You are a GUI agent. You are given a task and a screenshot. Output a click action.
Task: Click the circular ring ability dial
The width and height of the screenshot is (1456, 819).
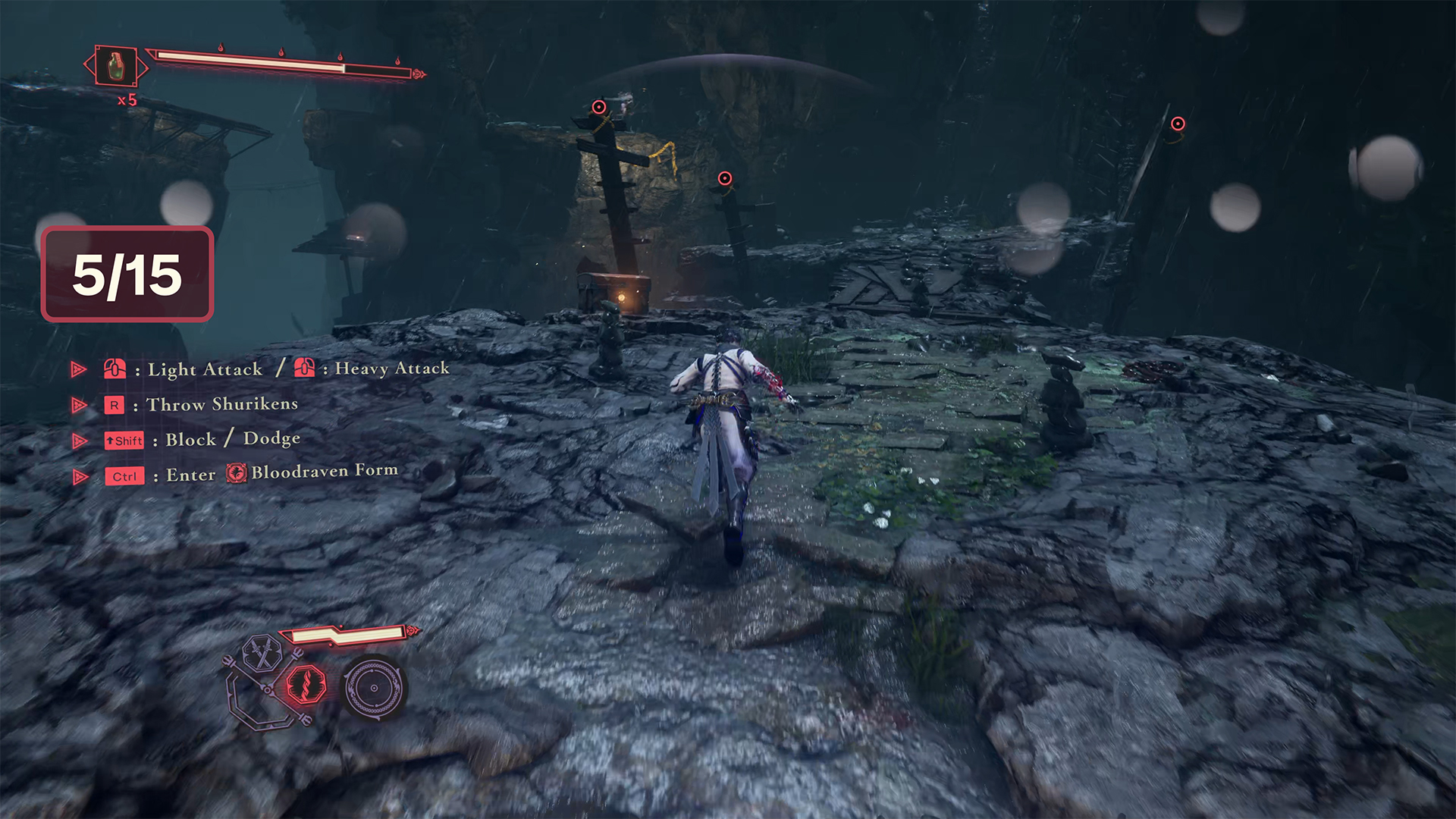(374, 688)
